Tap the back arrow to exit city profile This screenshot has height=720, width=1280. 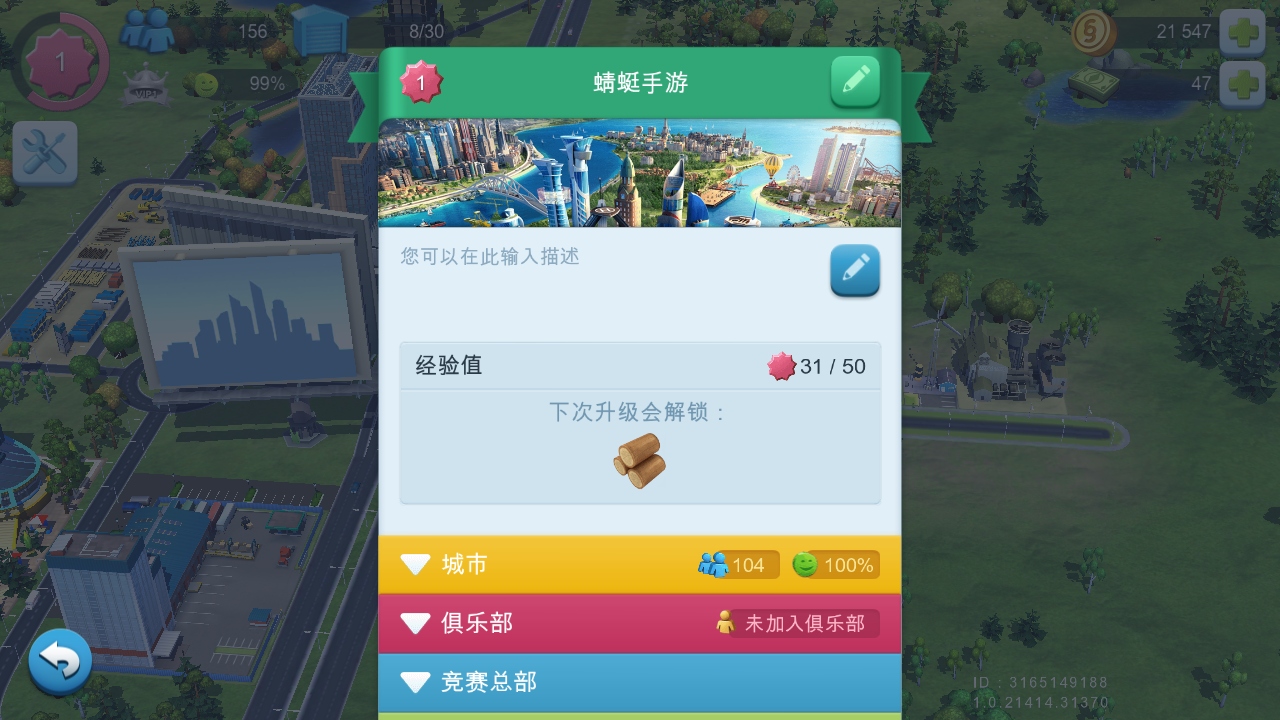pos(60,660)
